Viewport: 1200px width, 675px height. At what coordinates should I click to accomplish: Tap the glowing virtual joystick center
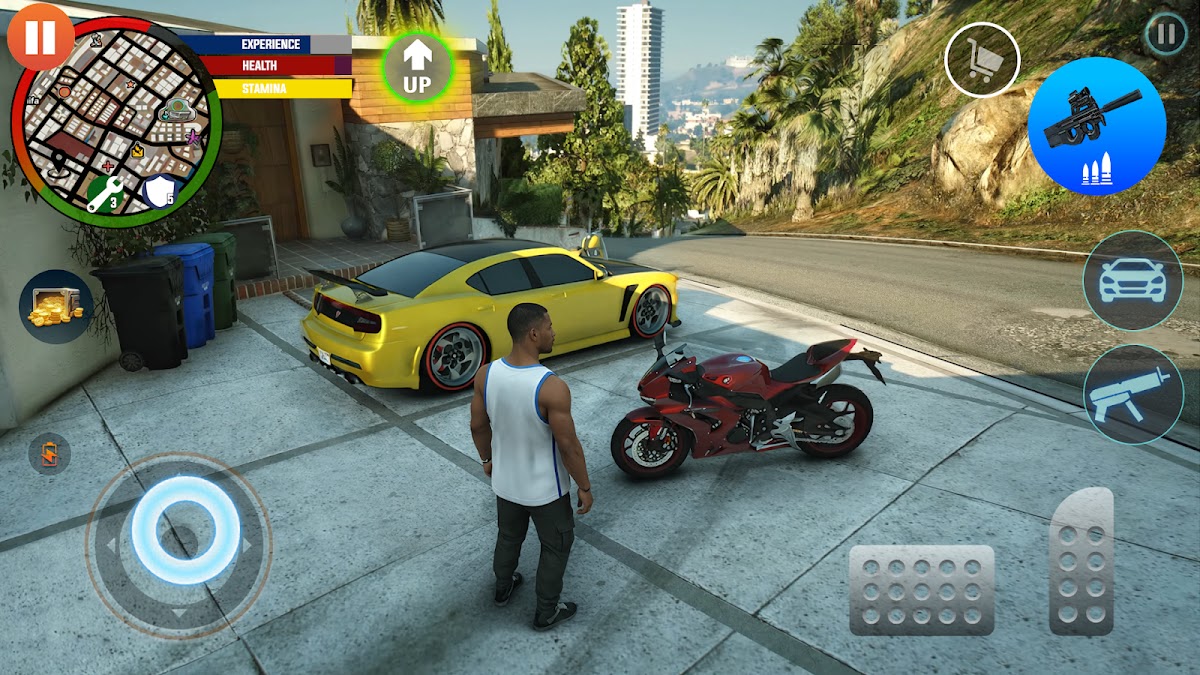(x=185, y=529)
